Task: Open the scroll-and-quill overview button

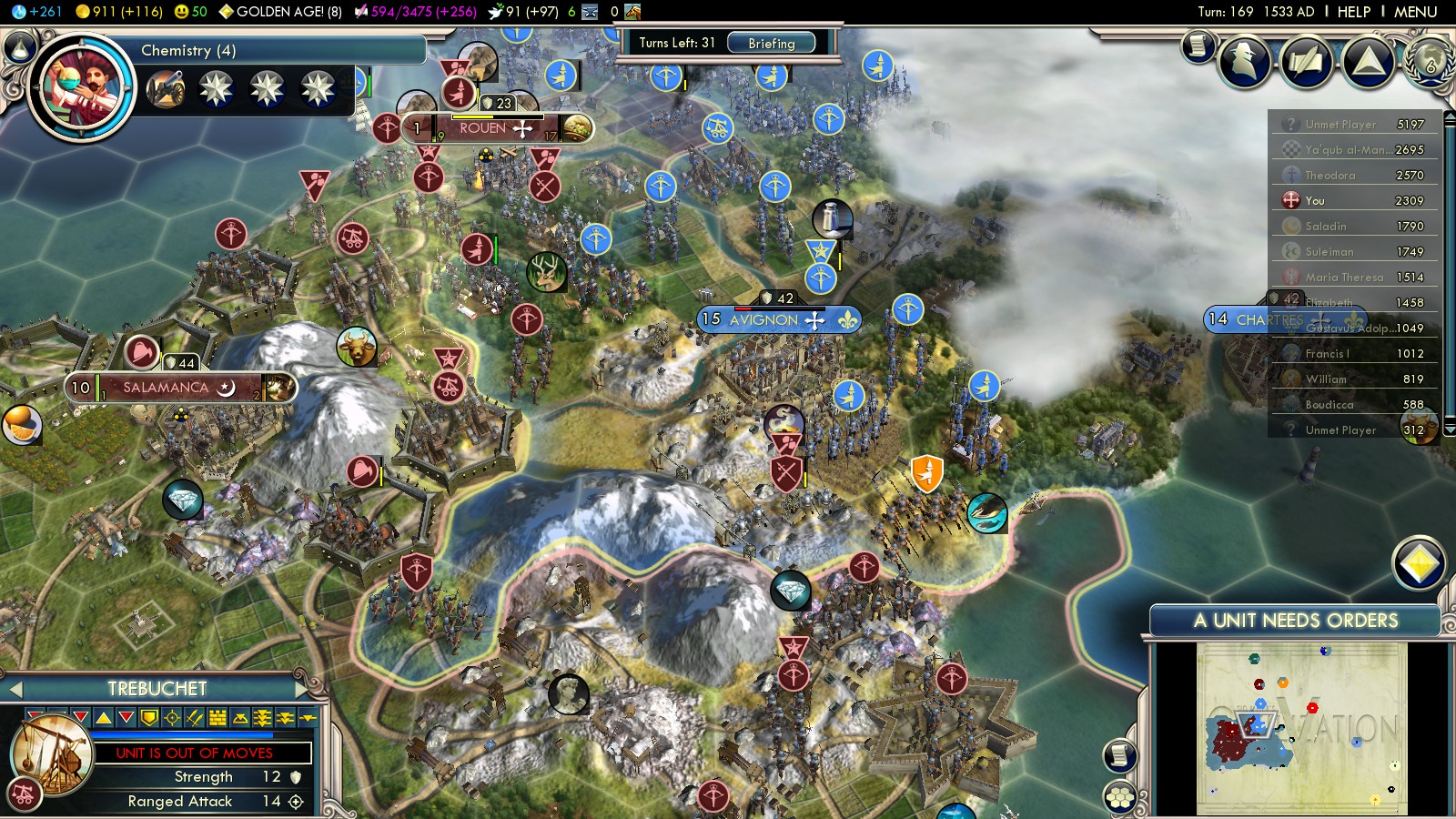Action: point(1198,45)
